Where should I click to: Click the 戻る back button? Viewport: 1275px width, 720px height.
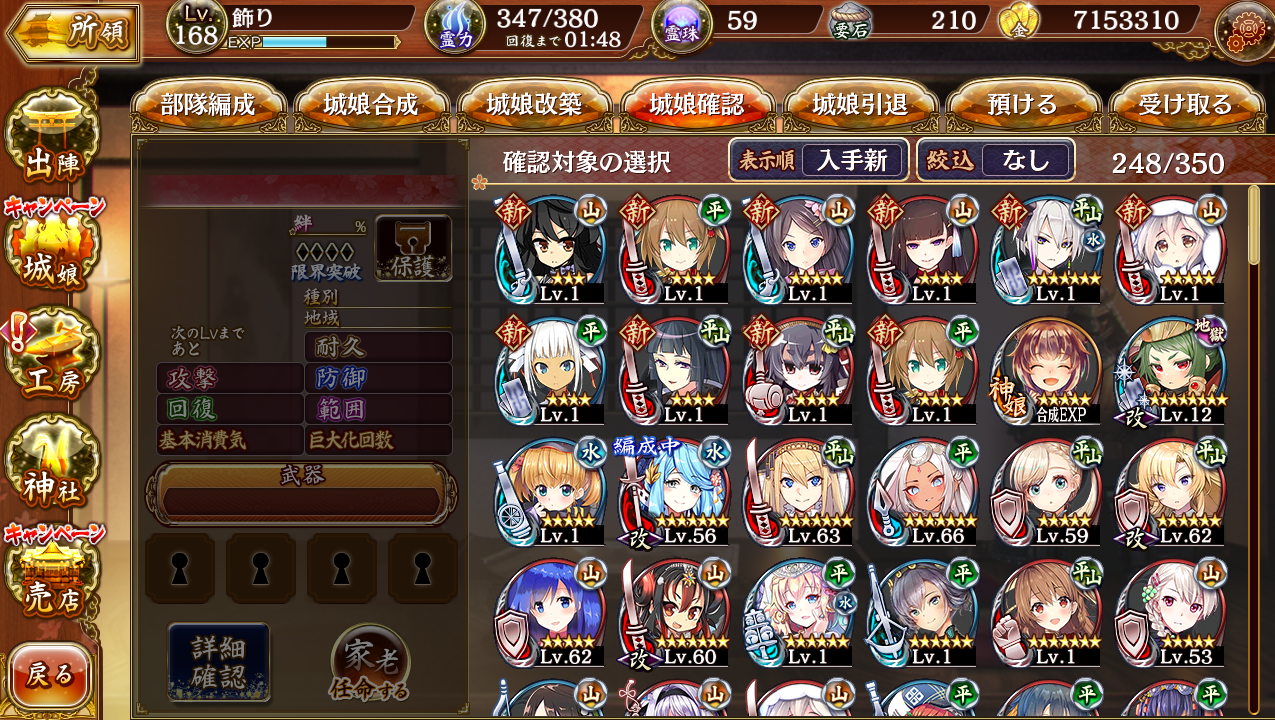[x=50, y=675]
